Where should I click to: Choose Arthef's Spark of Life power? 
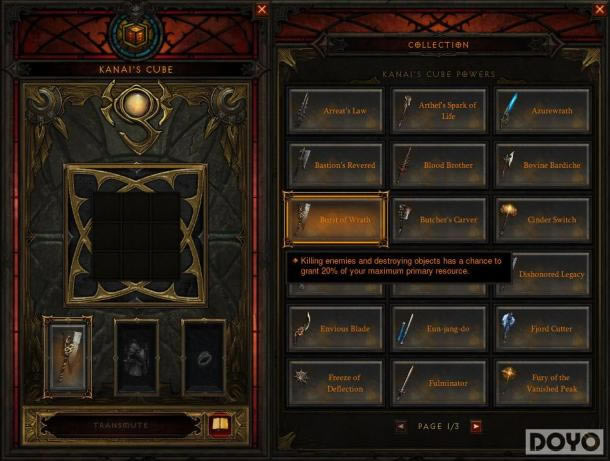[438, 109]
